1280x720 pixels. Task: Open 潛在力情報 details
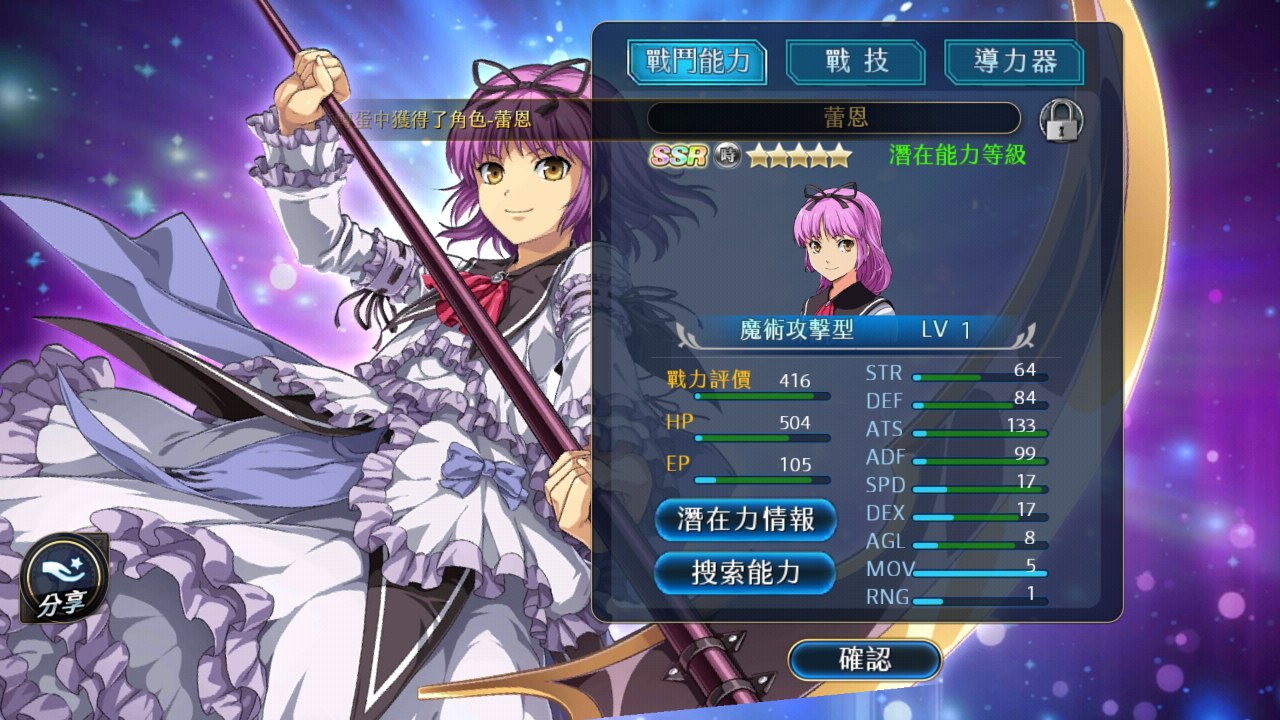(745, 520)
